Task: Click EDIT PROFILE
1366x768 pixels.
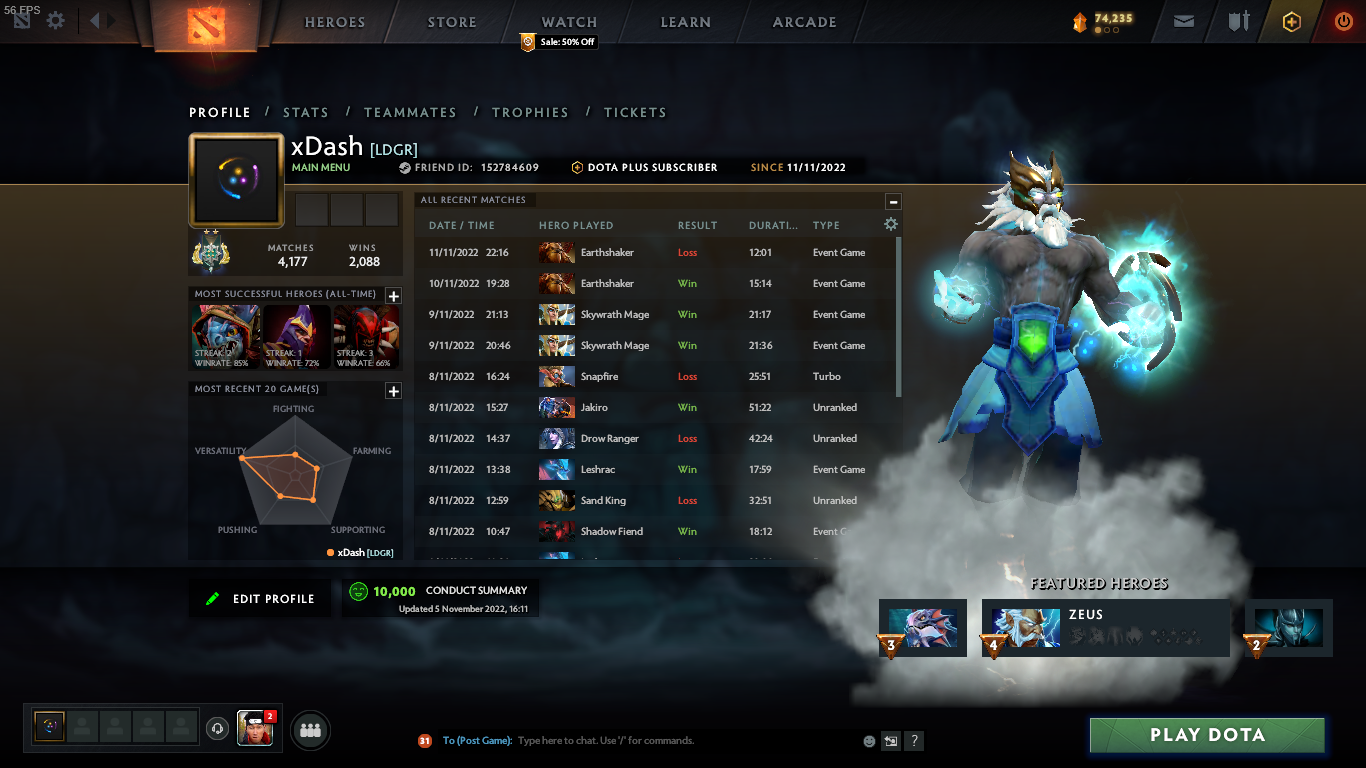Action: click(259, 597)
